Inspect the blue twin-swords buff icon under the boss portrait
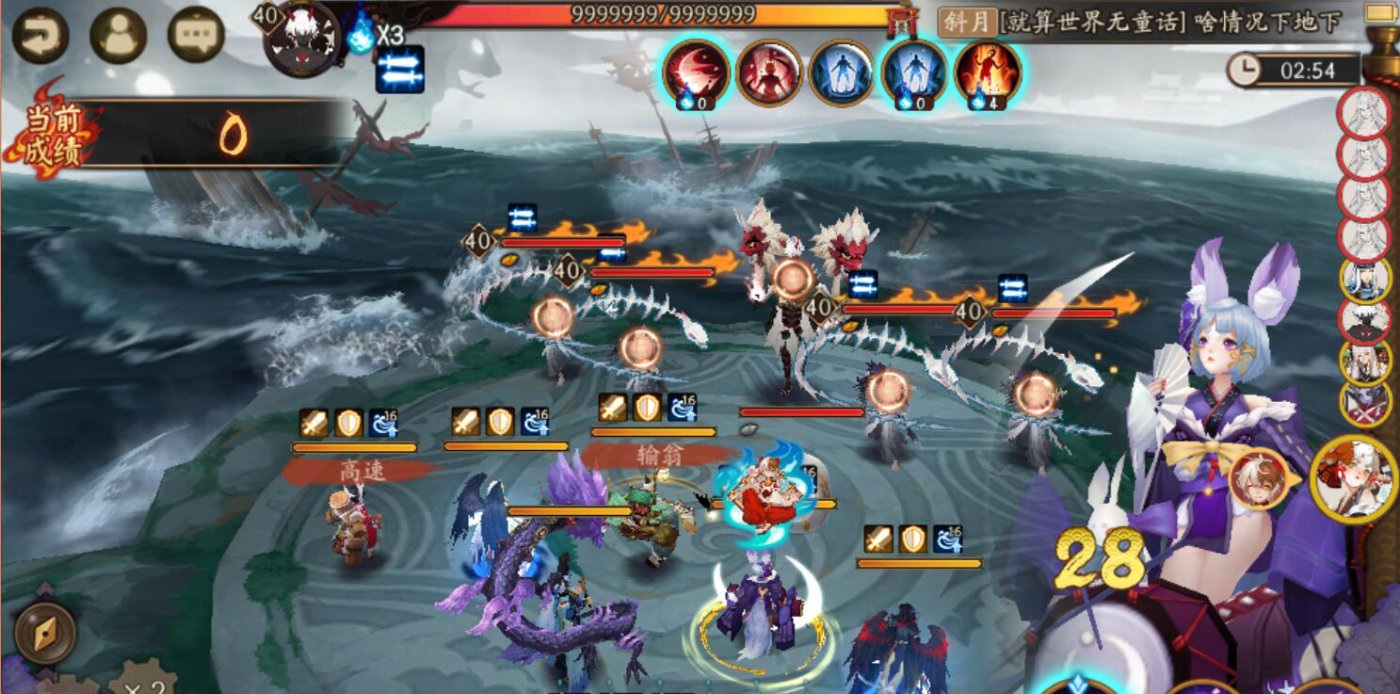Screen dimensions: 1400x694 coord(400,70)
